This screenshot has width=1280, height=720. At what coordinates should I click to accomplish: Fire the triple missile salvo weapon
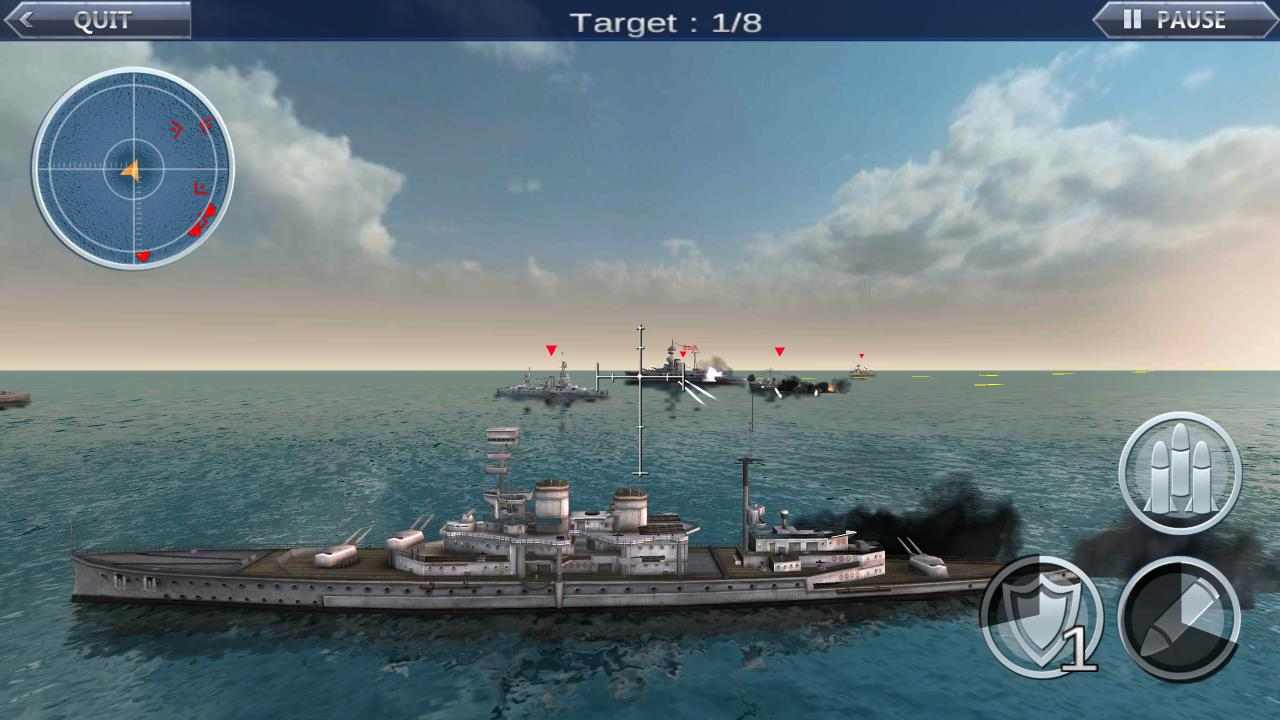point(1180,470)
